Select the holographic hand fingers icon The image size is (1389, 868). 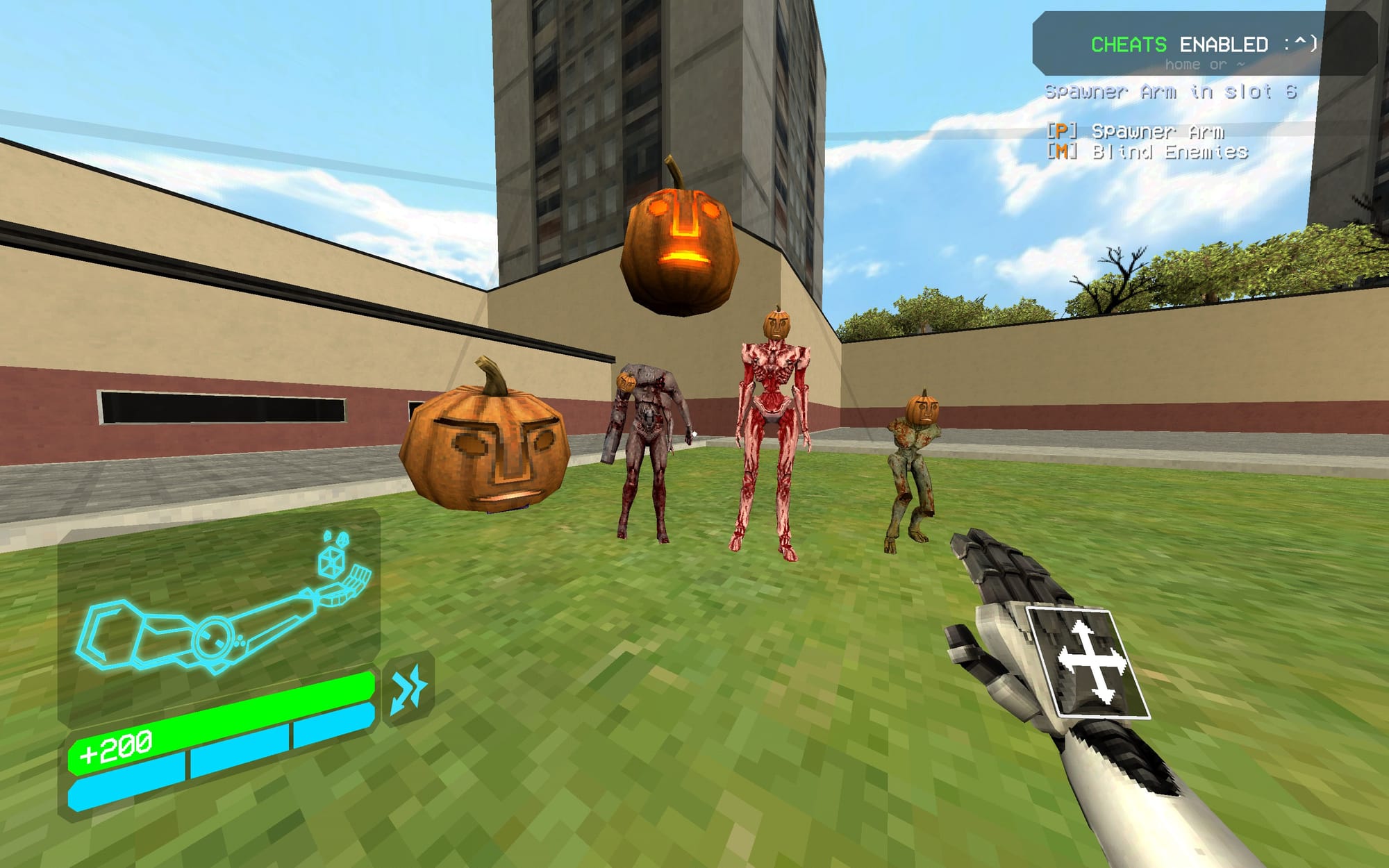[358, 579]
